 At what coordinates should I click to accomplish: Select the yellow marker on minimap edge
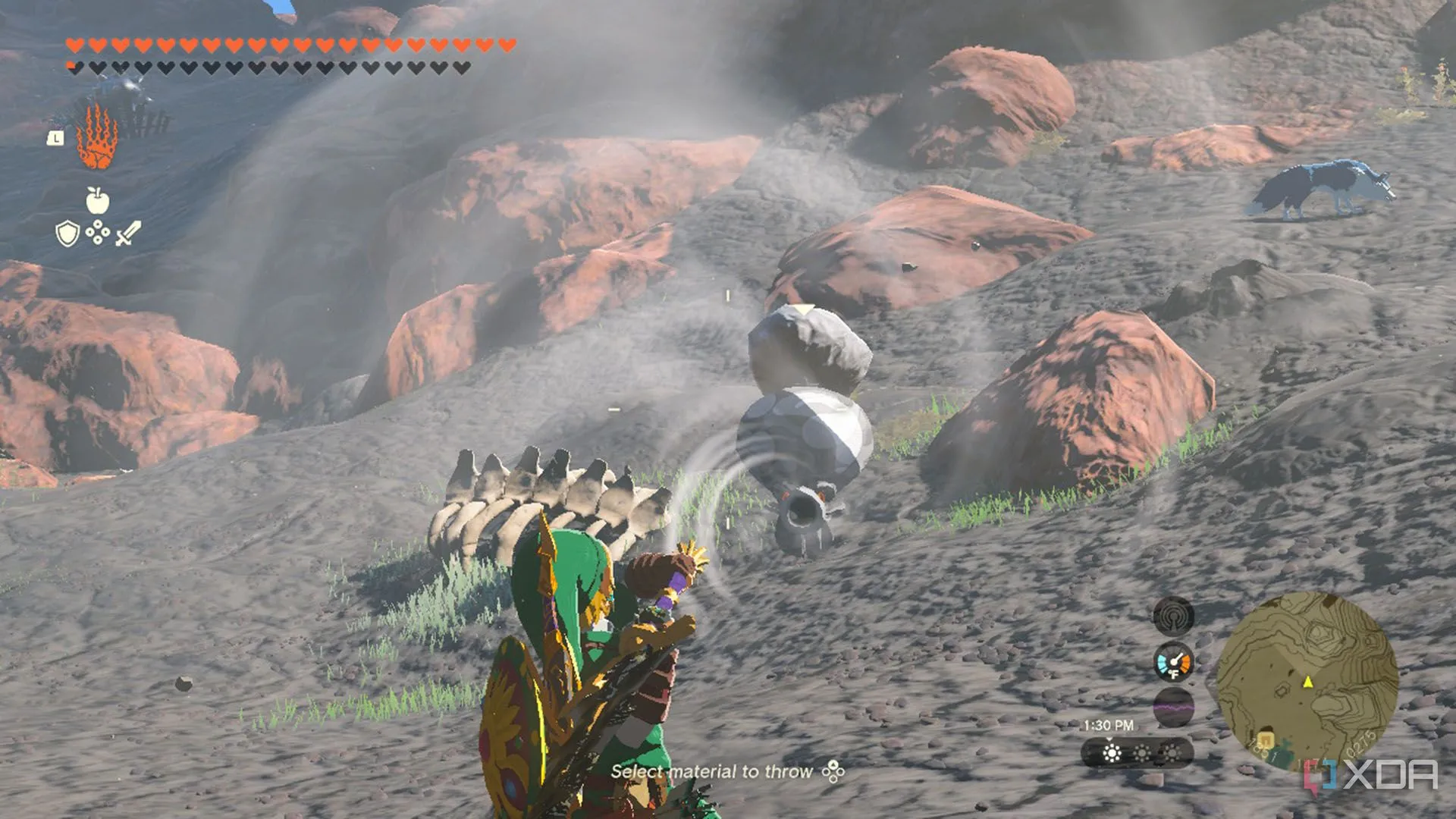(1265, 739)
